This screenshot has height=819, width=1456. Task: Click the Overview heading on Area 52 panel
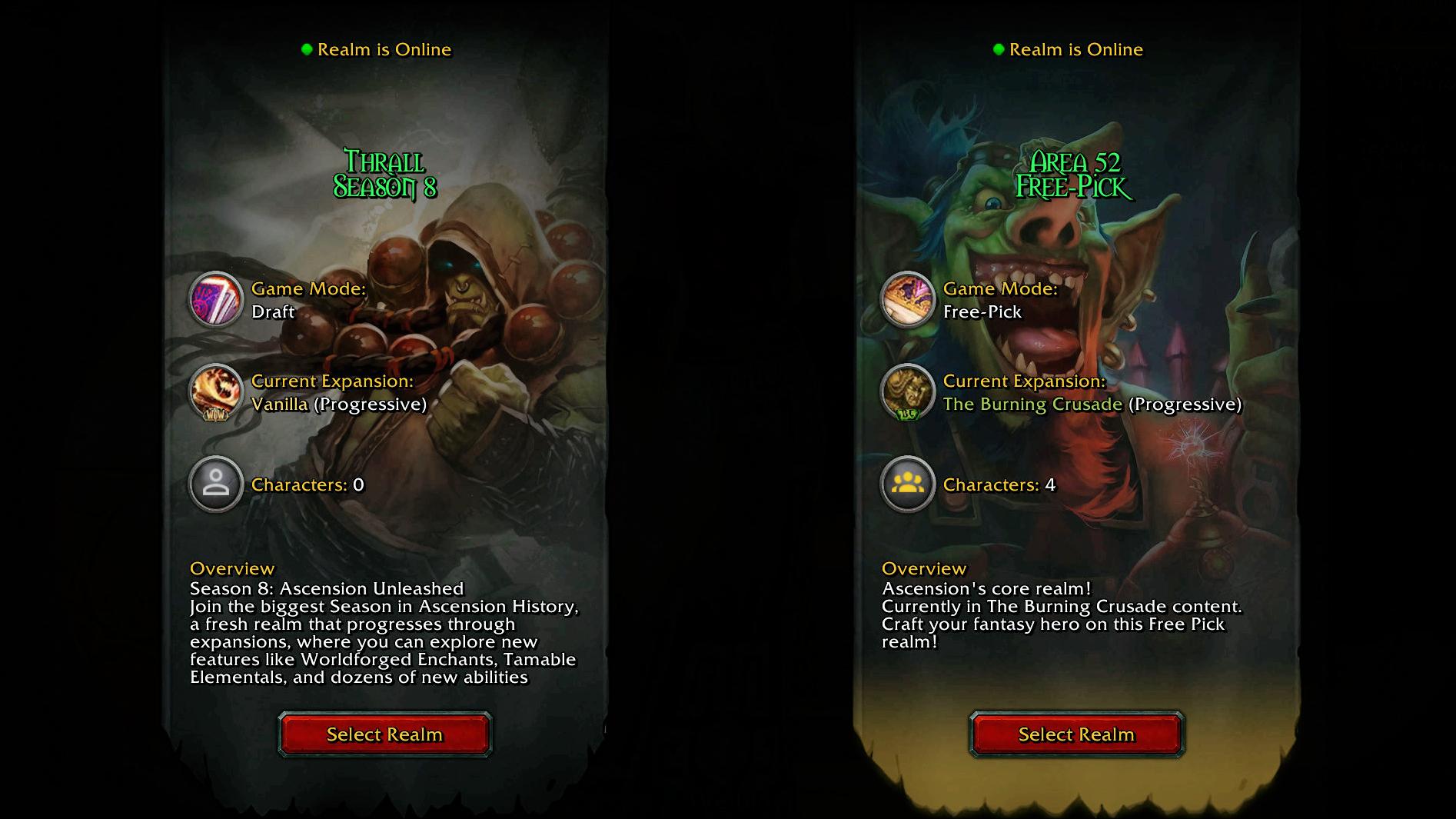click(922, 568)
